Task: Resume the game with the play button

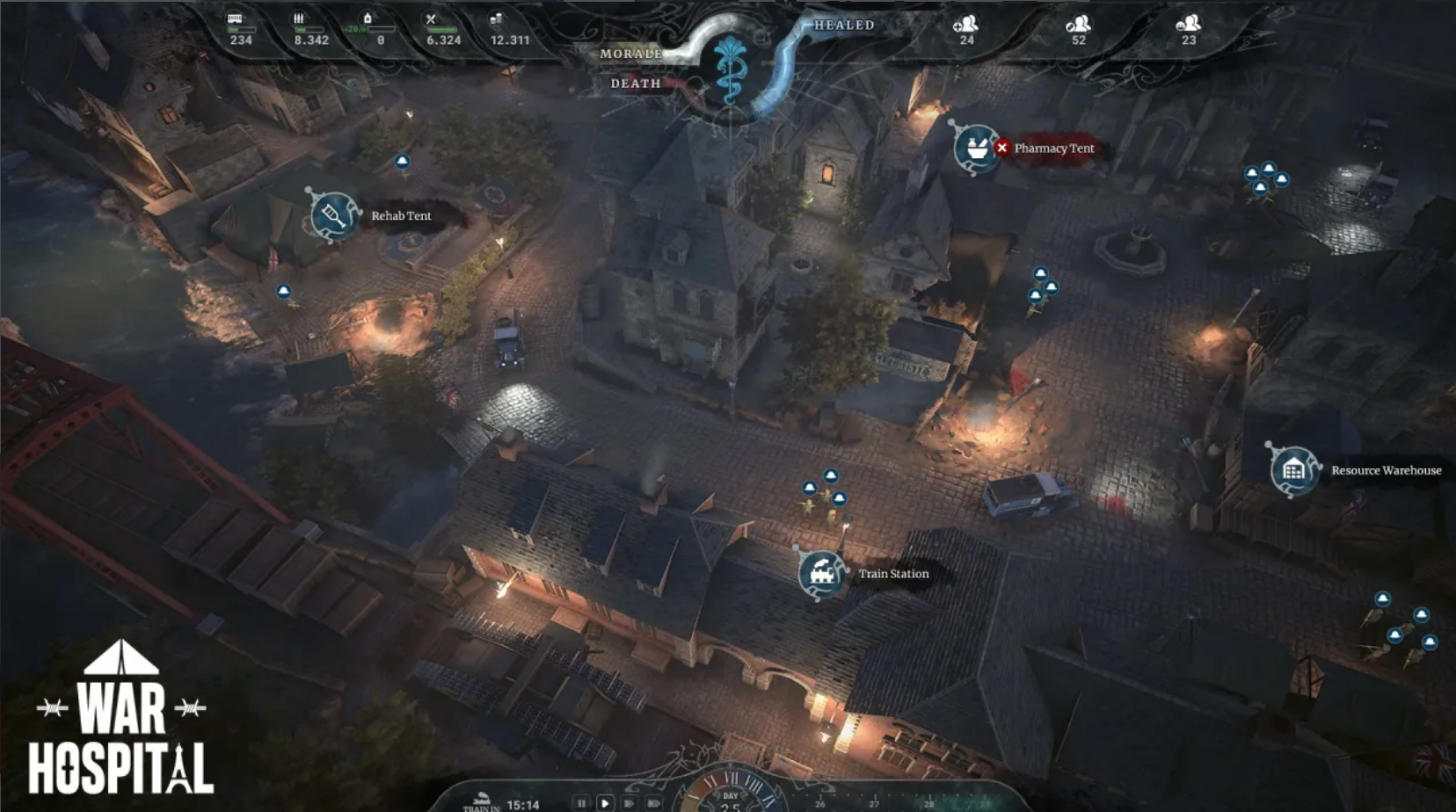Action: click(x=605, y=802)
